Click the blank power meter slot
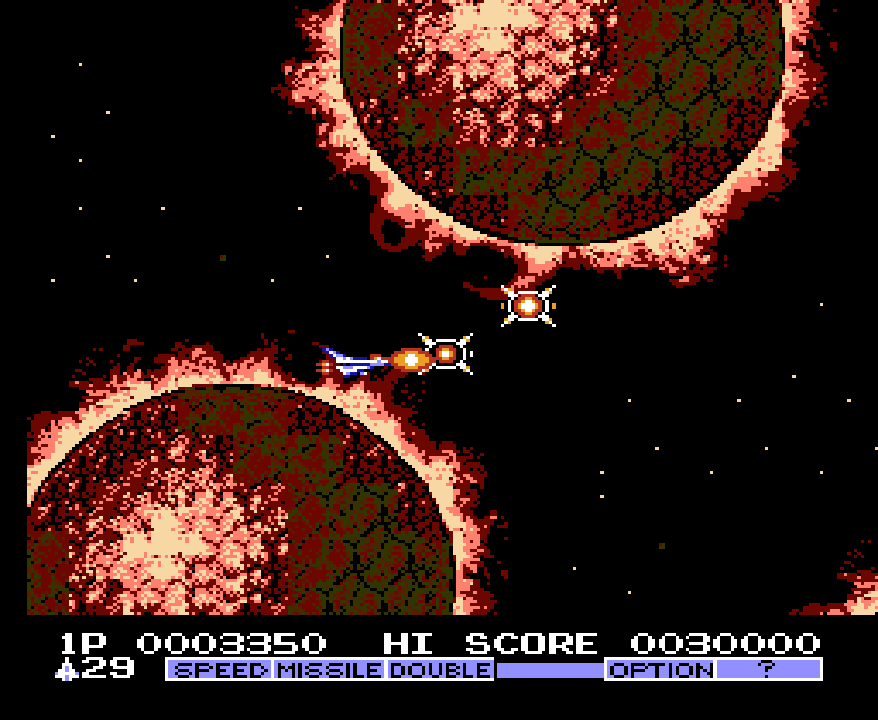Image resolution: width=878 pixels, height=720 pixels. pyautogui.click(x=550, y=669)
